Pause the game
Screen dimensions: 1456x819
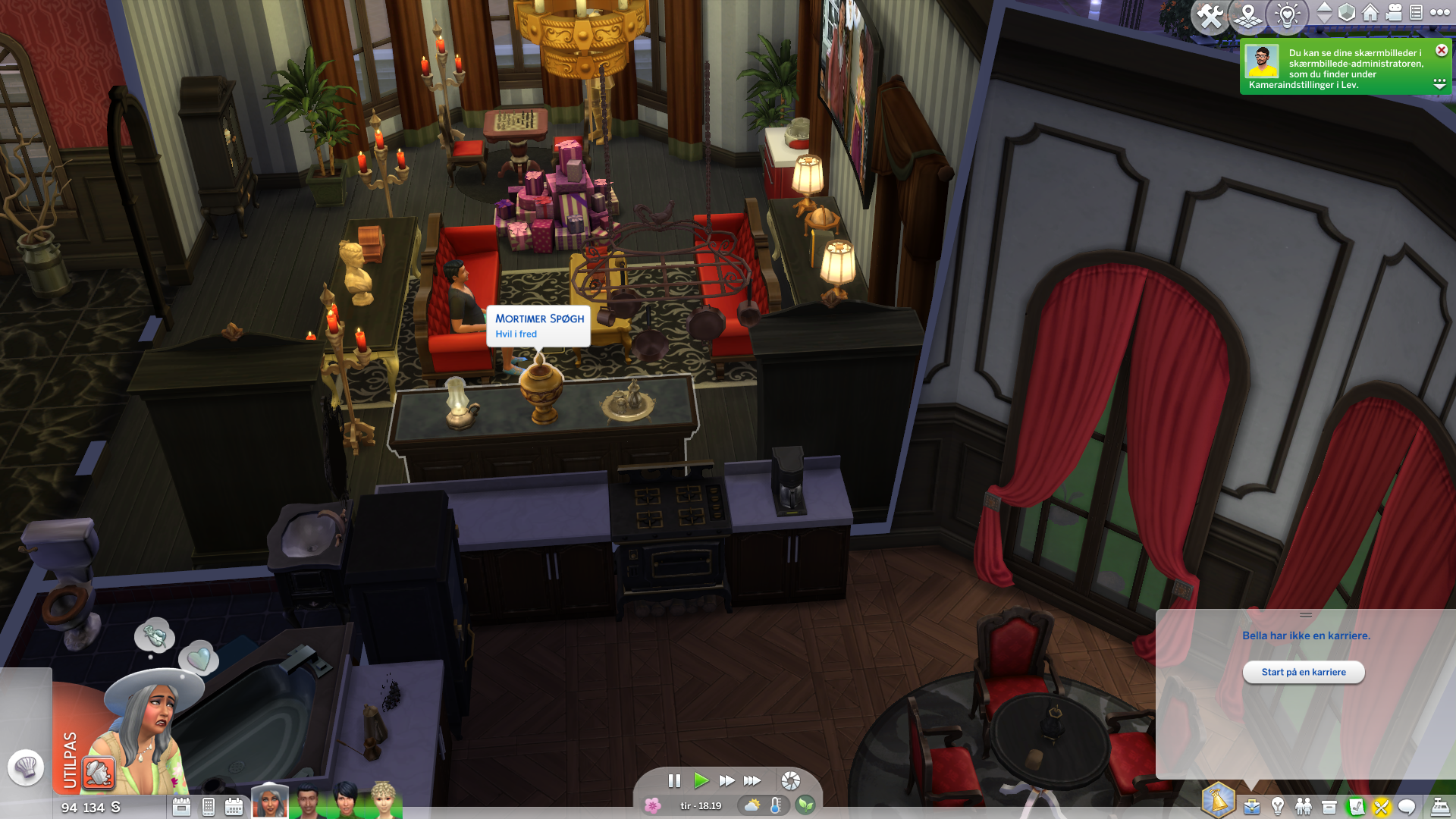(x=674, y=780)
